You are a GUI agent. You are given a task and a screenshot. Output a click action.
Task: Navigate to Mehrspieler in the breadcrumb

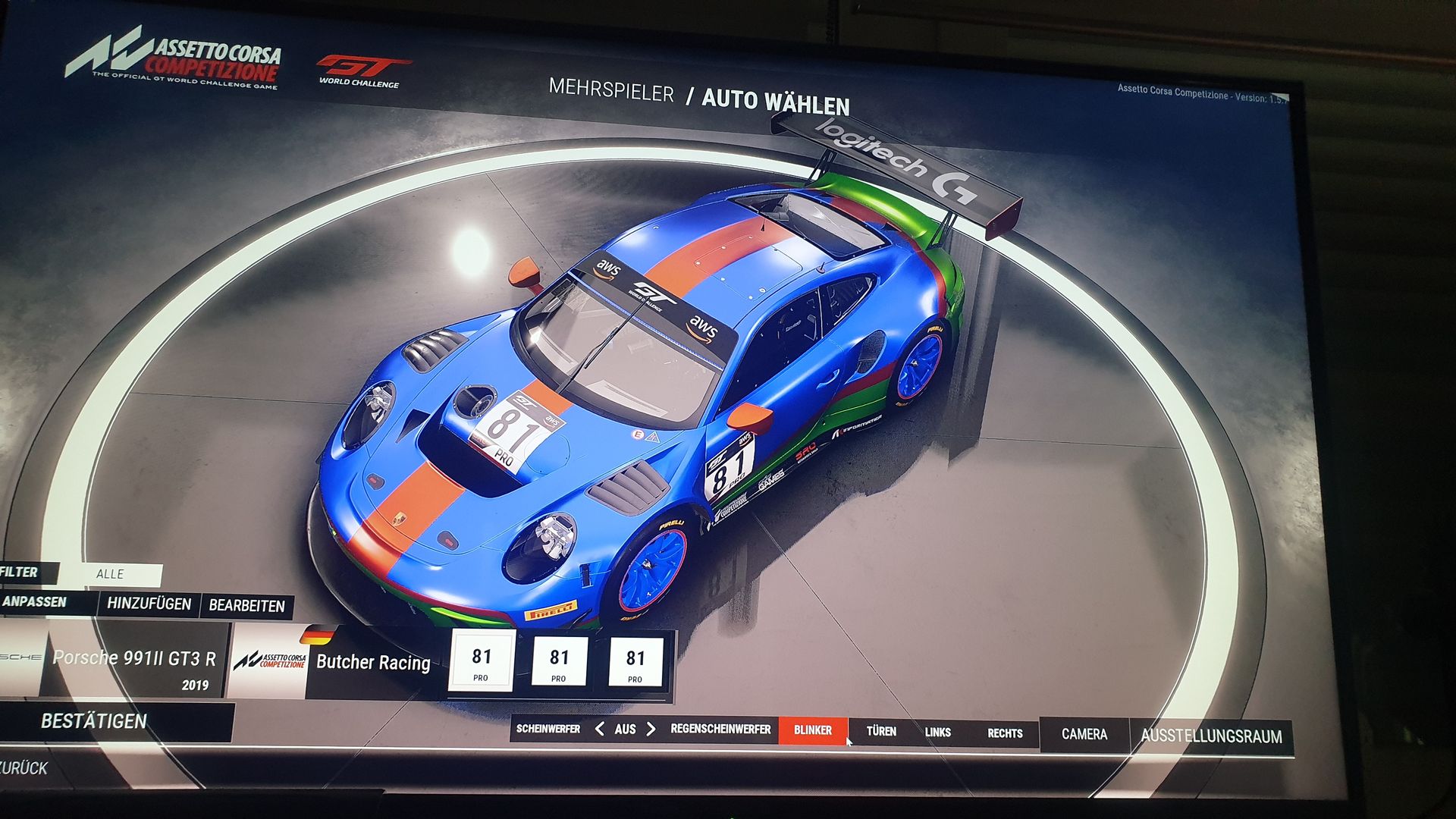pyautogui.click(x=611, y=91)
